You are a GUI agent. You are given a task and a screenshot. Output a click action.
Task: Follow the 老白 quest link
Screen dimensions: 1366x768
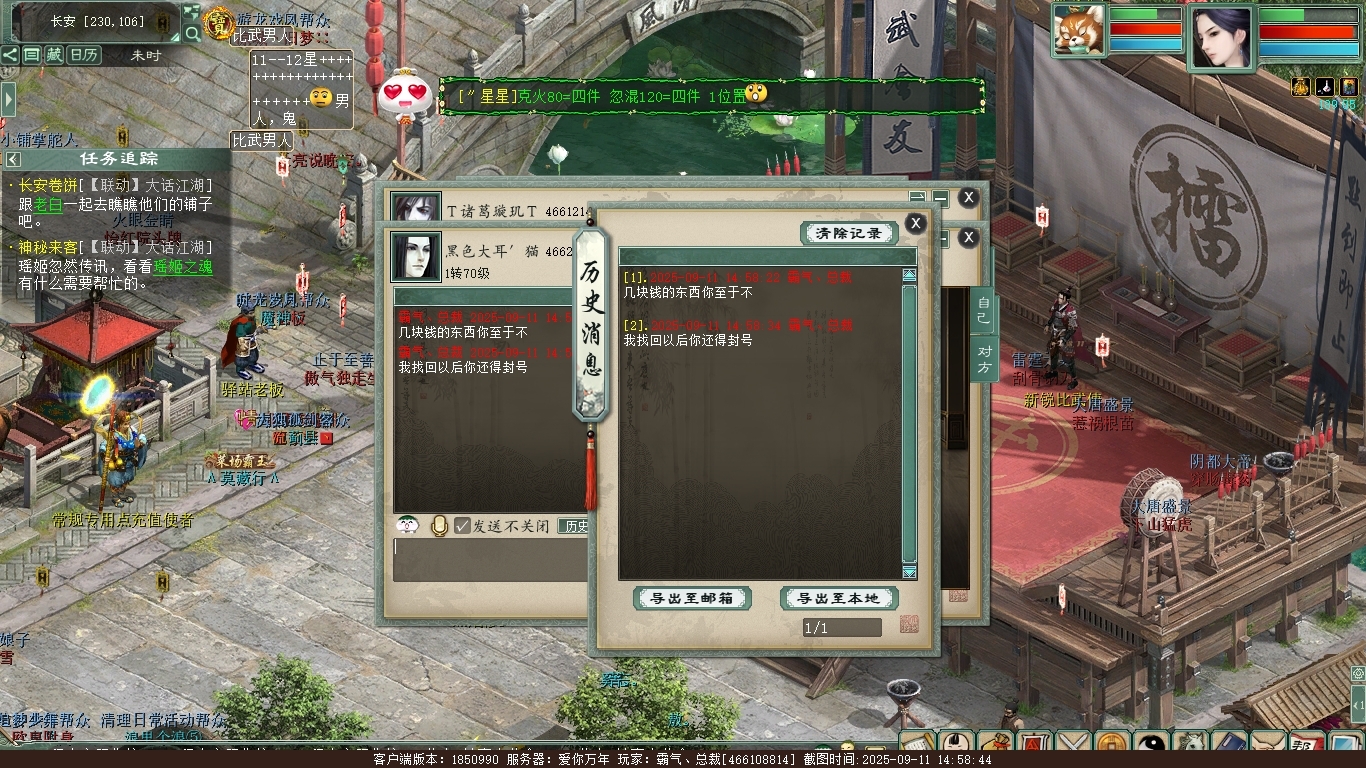pos(48,204)
